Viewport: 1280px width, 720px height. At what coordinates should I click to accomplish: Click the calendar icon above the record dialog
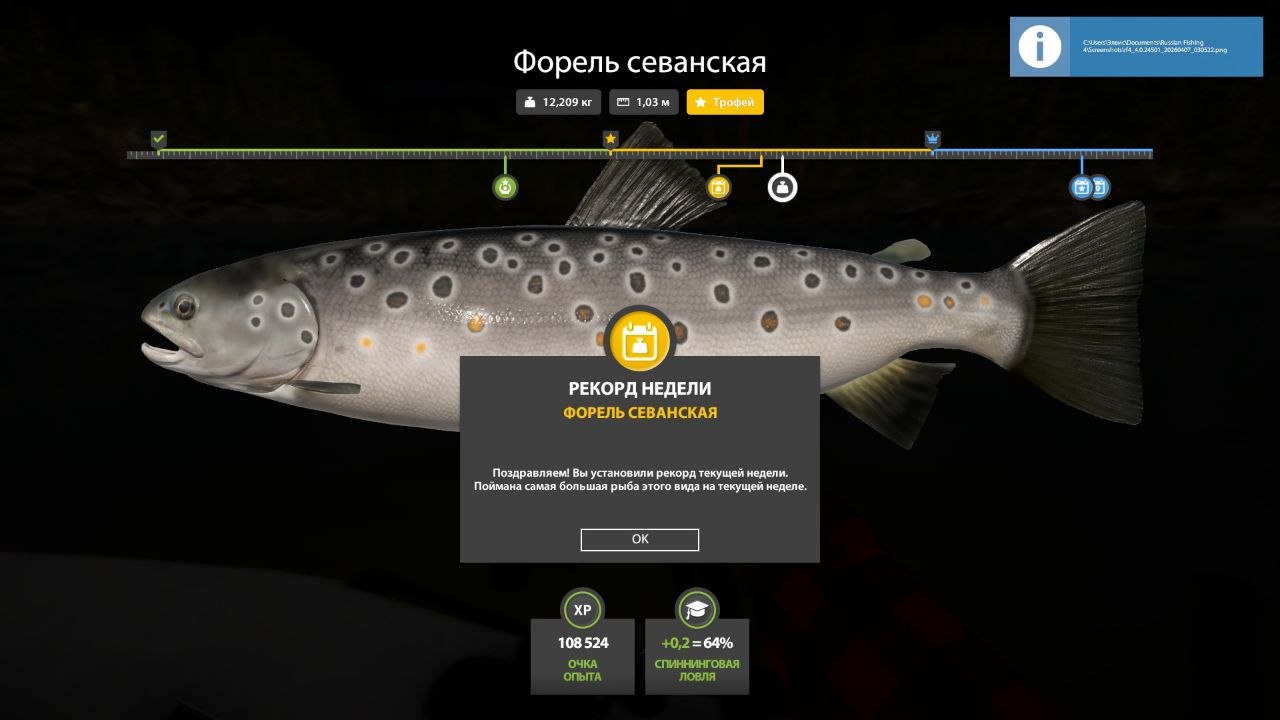(x=639, y=340)
